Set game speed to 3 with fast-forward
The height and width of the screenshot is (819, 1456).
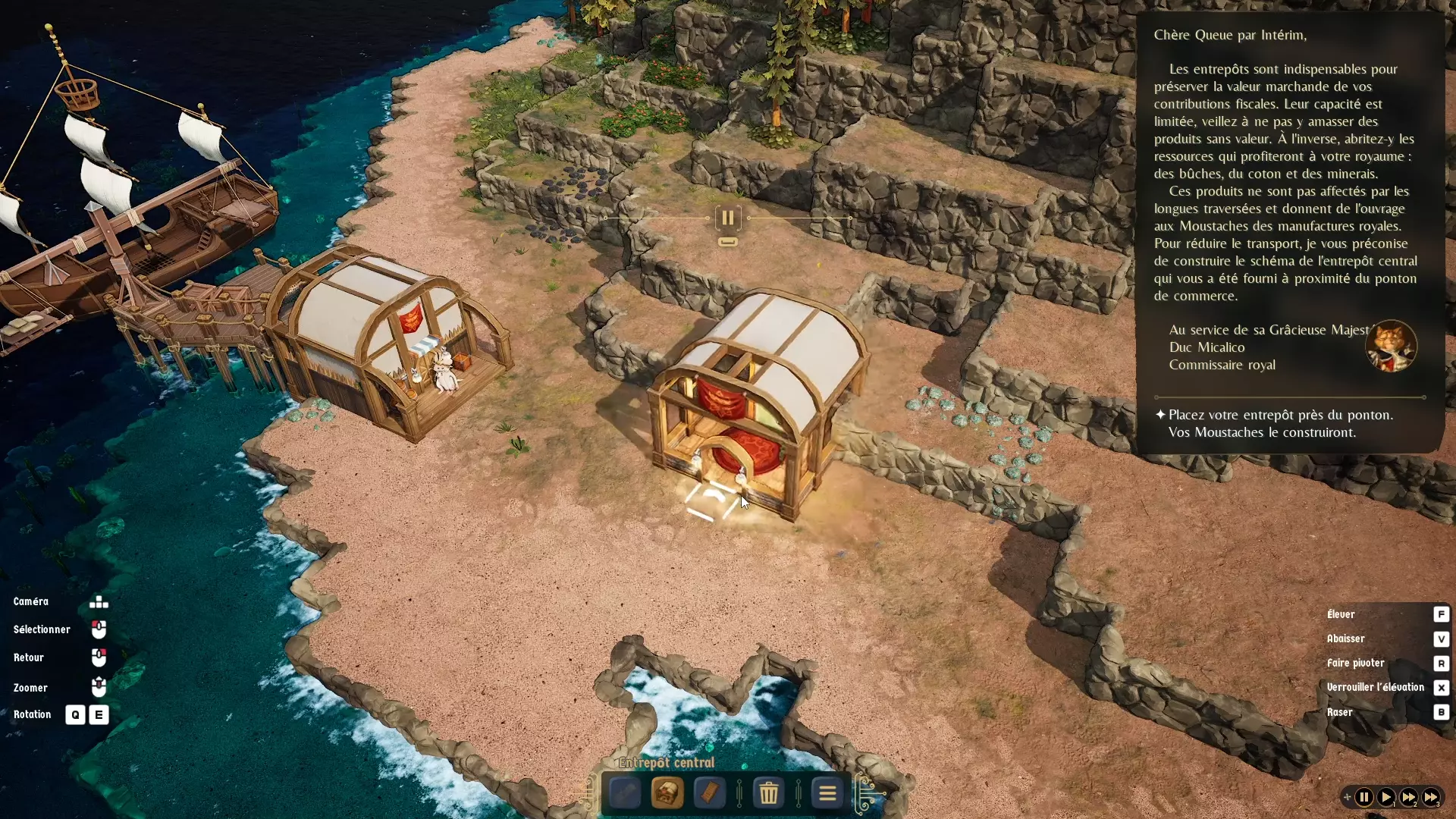coord(1432,797)
